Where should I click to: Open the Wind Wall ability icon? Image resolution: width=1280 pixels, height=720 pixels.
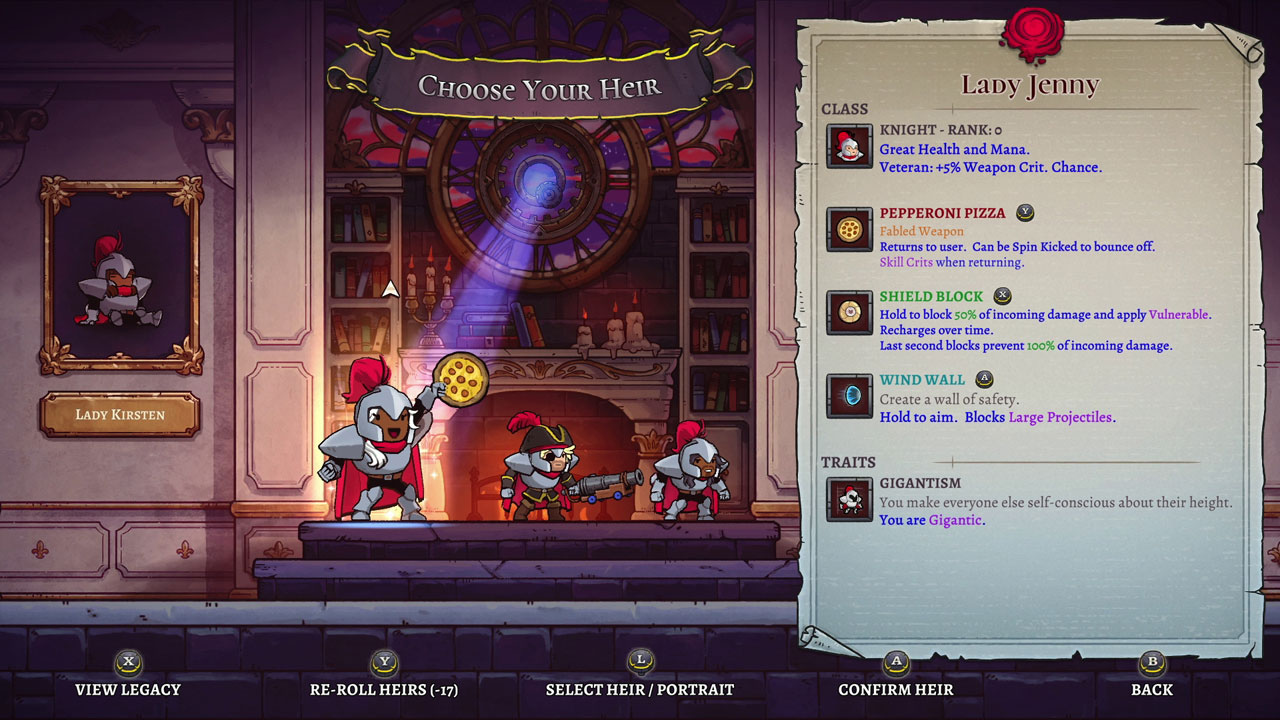coord(849,397)
